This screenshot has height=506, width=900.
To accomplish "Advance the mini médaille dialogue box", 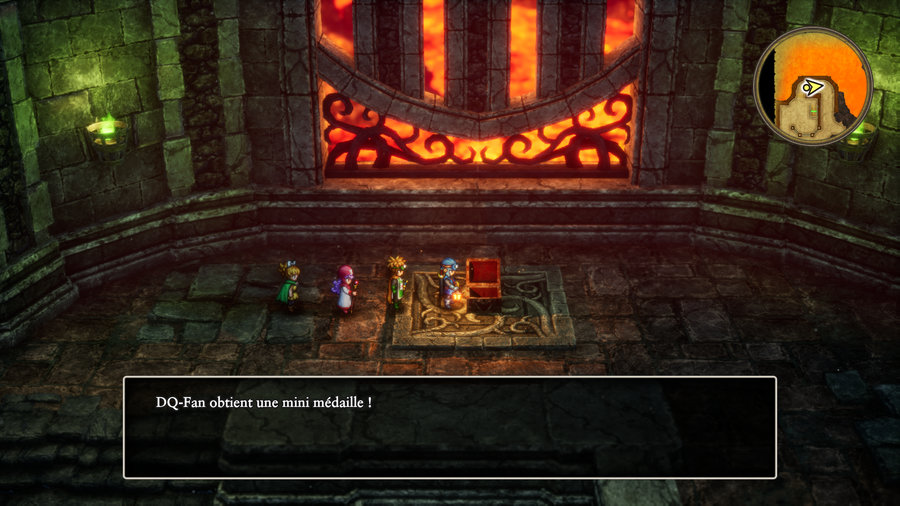I will click(x=449, y=427).
